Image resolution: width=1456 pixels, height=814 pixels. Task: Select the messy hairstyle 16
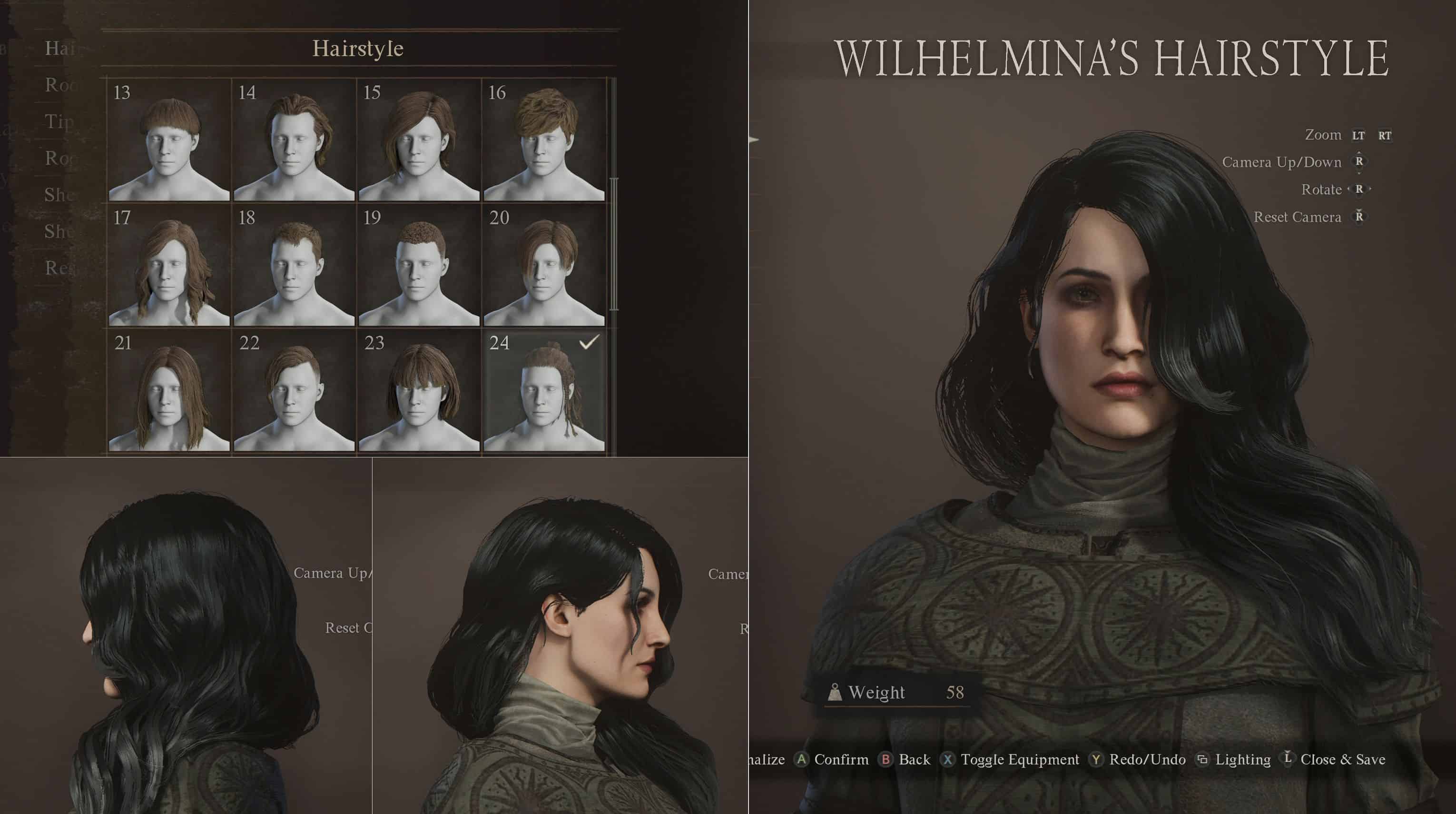click(544, 140)
